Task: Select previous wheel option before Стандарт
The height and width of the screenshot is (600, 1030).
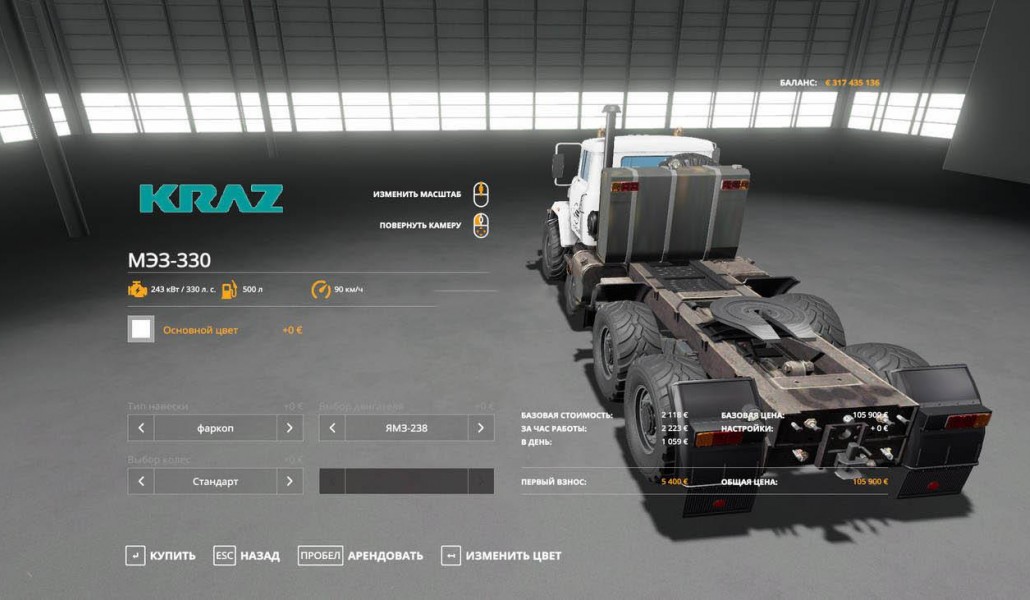Action: (x=141, y=481)
